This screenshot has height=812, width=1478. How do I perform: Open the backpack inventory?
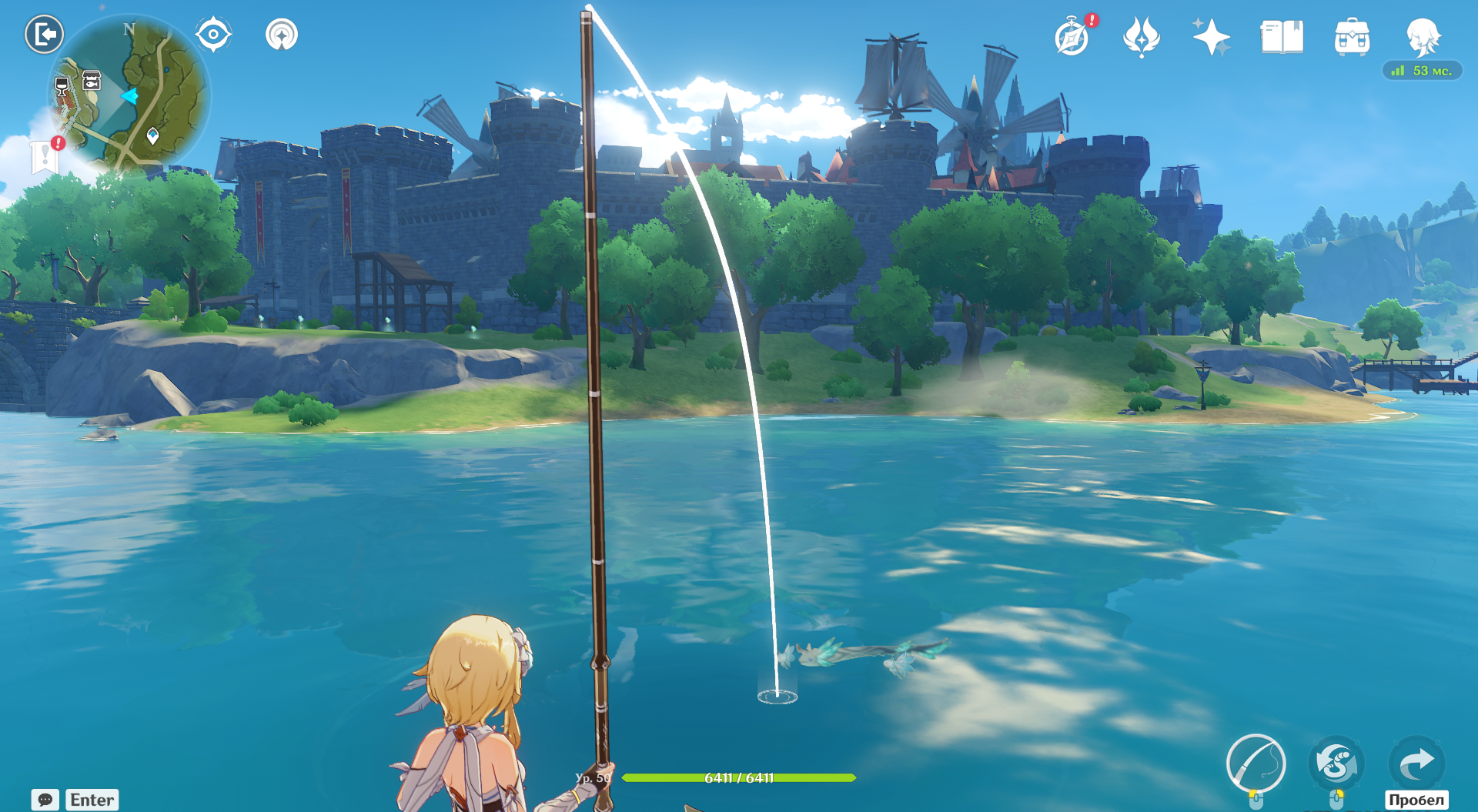1352,37
